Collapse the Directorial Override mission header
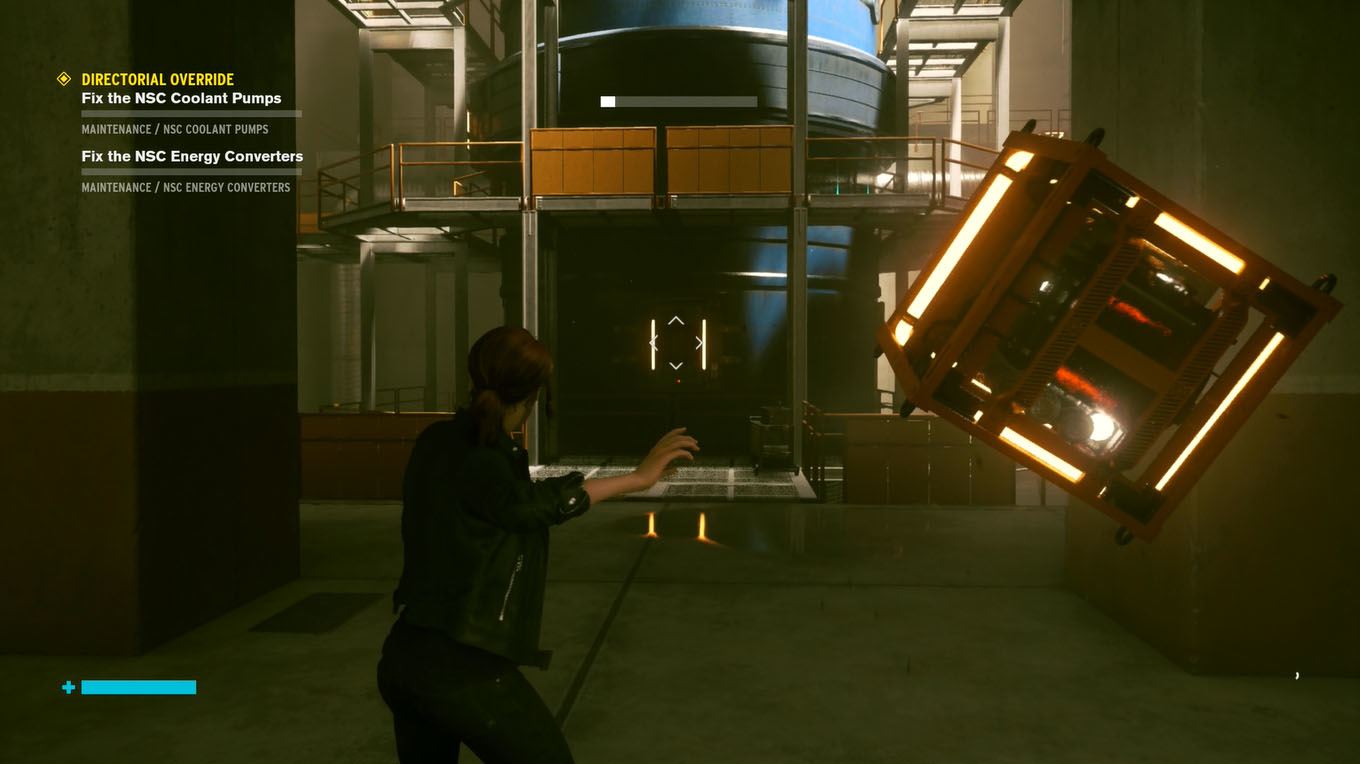The image size is (1360, 764). [x=157, y=78]
